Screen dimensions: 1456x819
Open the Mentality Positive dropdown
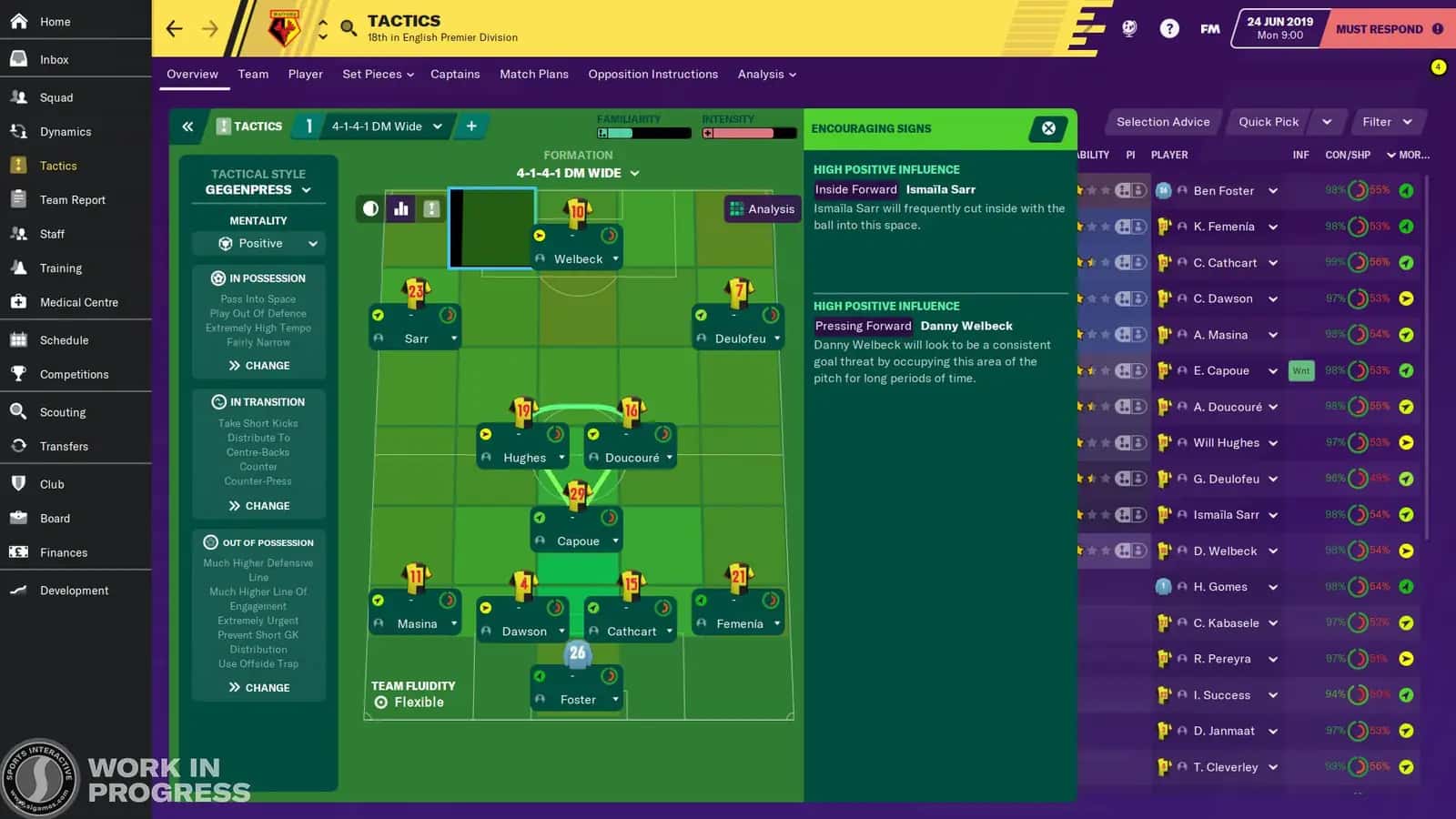point(258,243)
